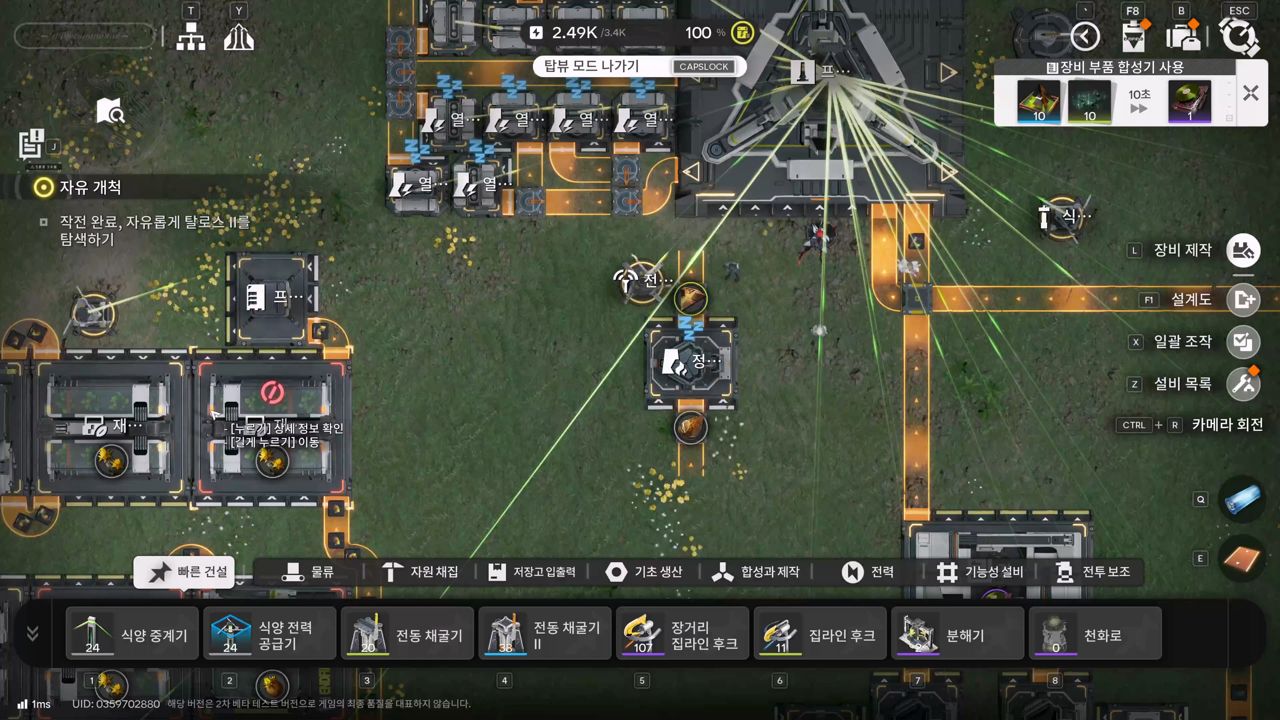Choose the 장거리 집라인 후크 build item
This screenshot has width=1280, height=720.
tap(683, 634)
